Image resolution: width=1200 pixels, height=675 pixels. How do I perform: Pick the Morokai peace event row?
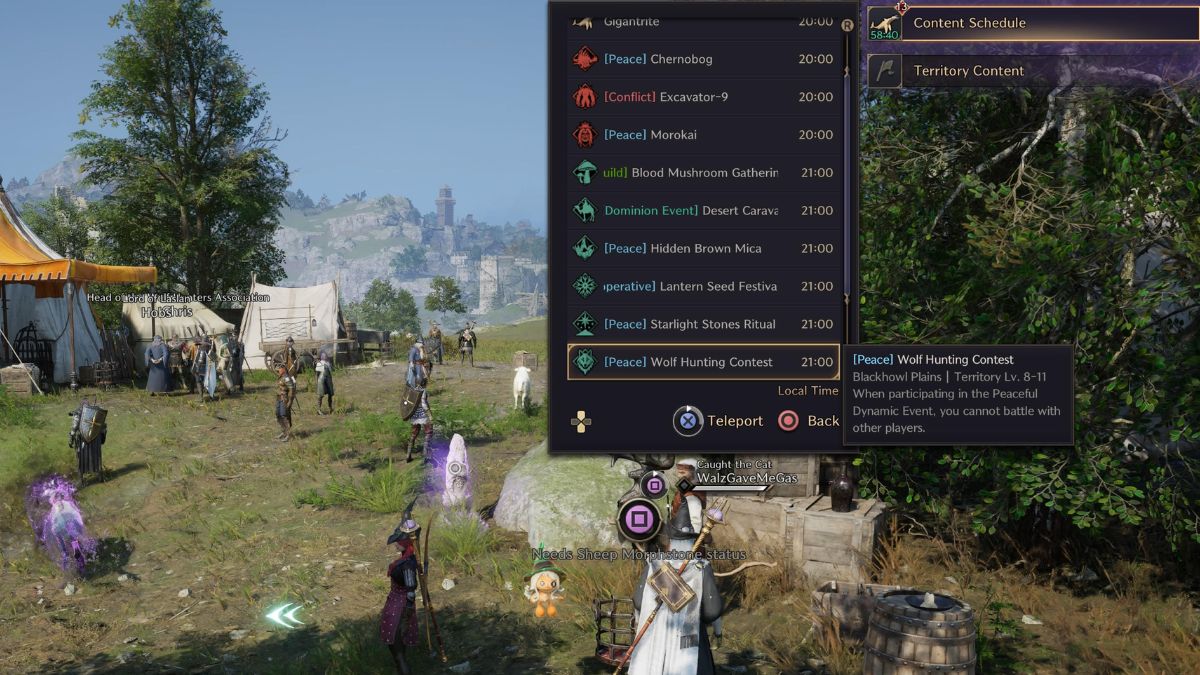tap(703, 135)
